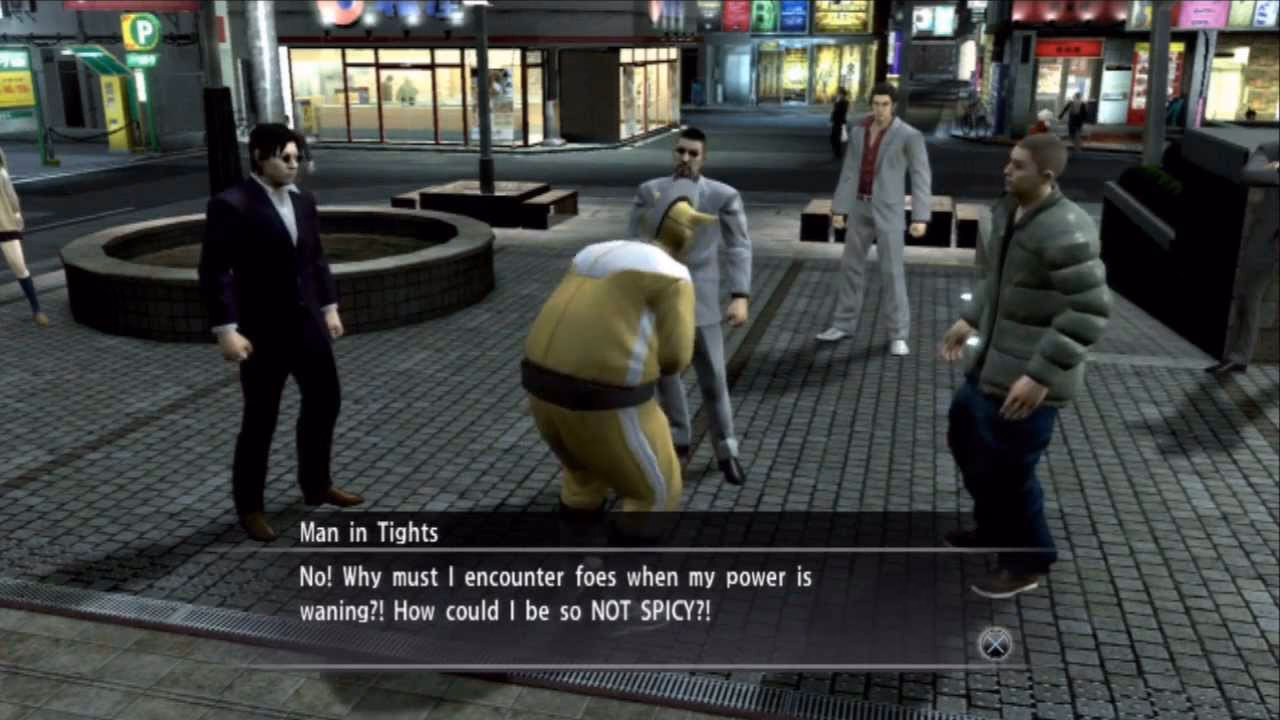1280x720 pixels.
Task: Click the 'Man in Tights' speaker name label
Action: pyautogui.click(x=368, y=533)
